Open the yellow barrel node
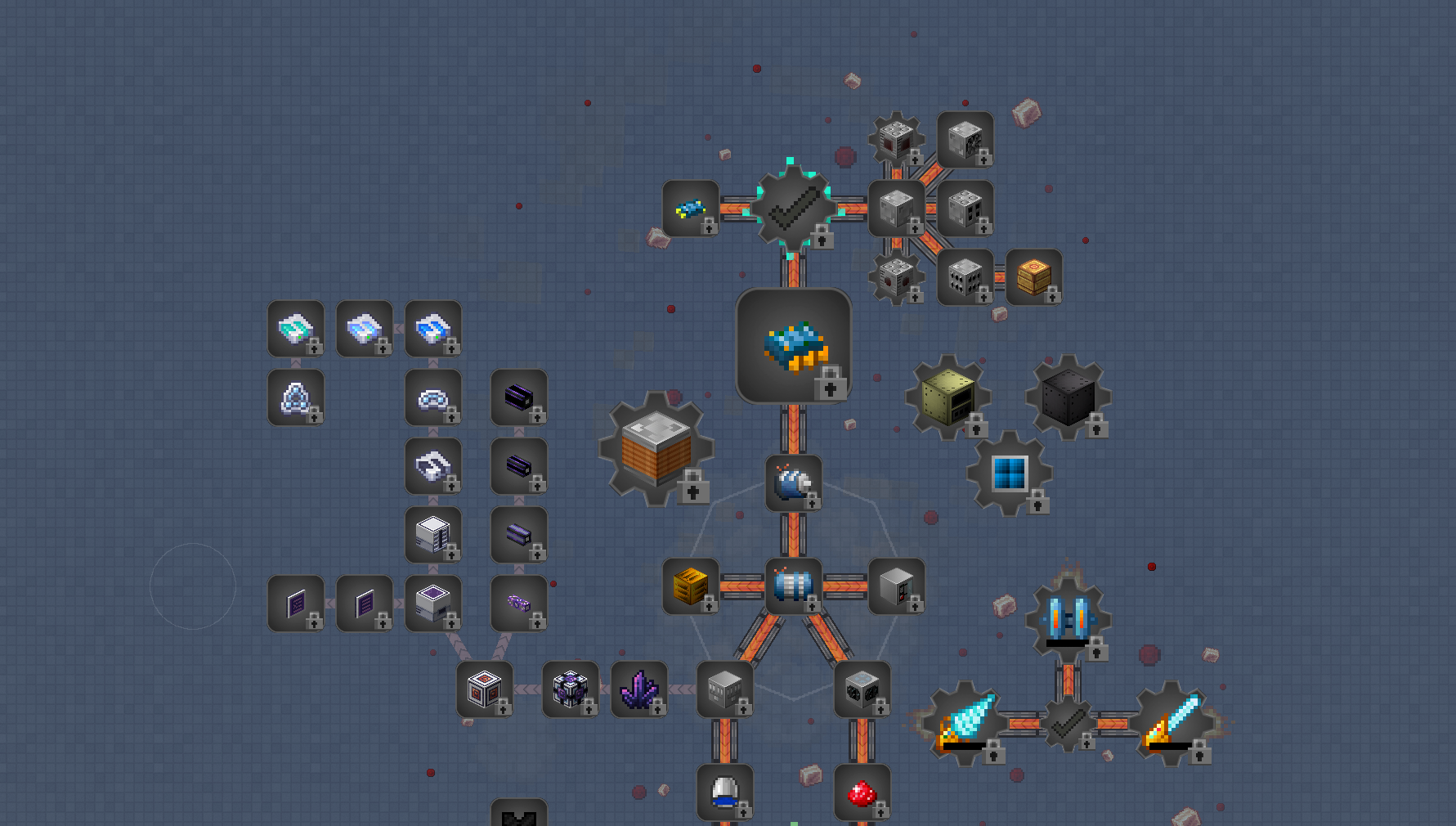Image resolution: width=1456 pixels, height=826 pixels. pos(690,586)
